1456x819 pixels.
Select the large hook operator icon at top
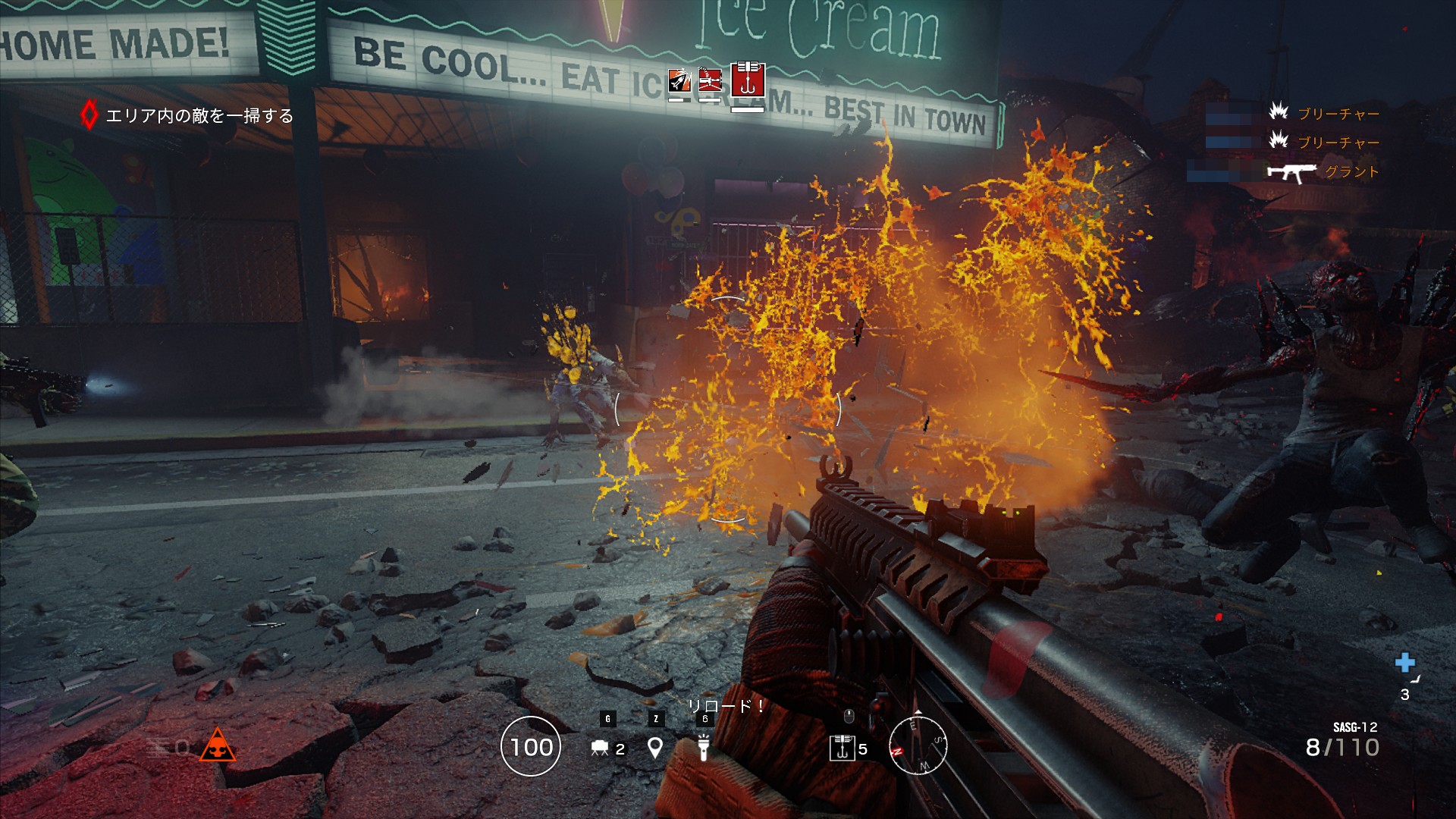pos(747,80)
